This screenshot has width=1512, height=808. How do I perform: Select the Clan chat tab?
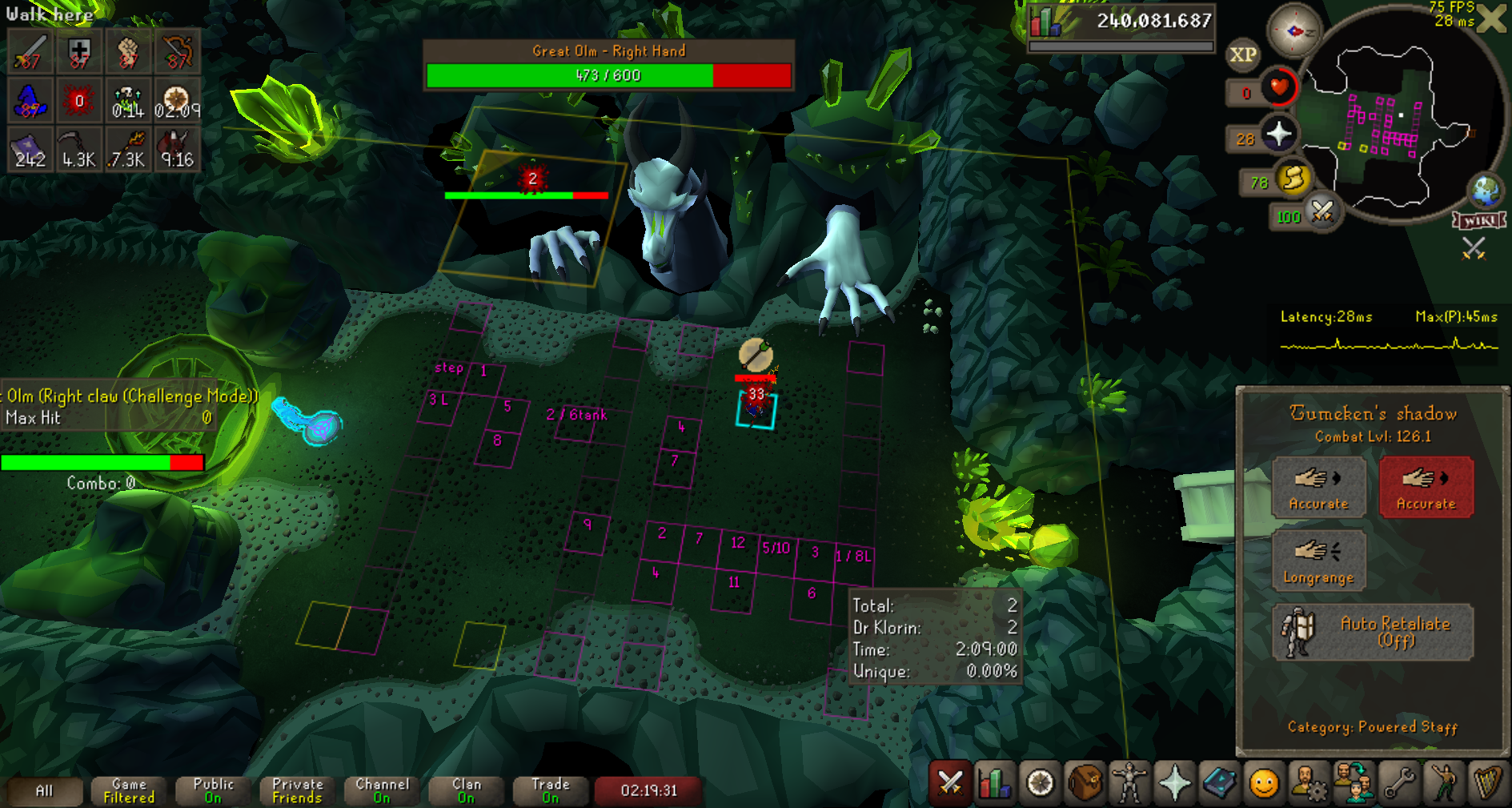click(x=467, y=790)
